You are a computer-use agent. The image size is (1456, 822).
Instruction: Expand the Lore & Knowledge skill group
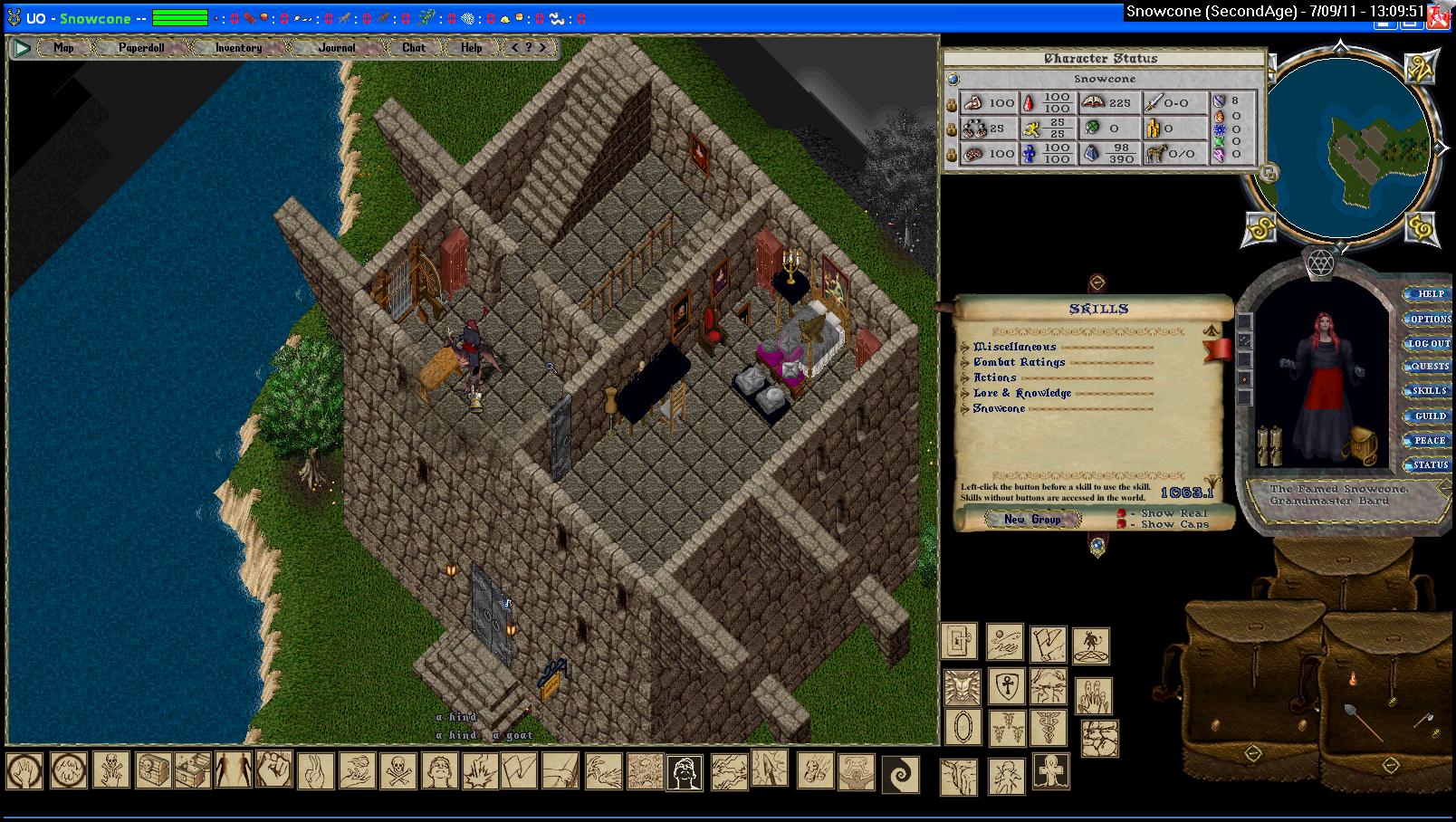pos(965,394)
